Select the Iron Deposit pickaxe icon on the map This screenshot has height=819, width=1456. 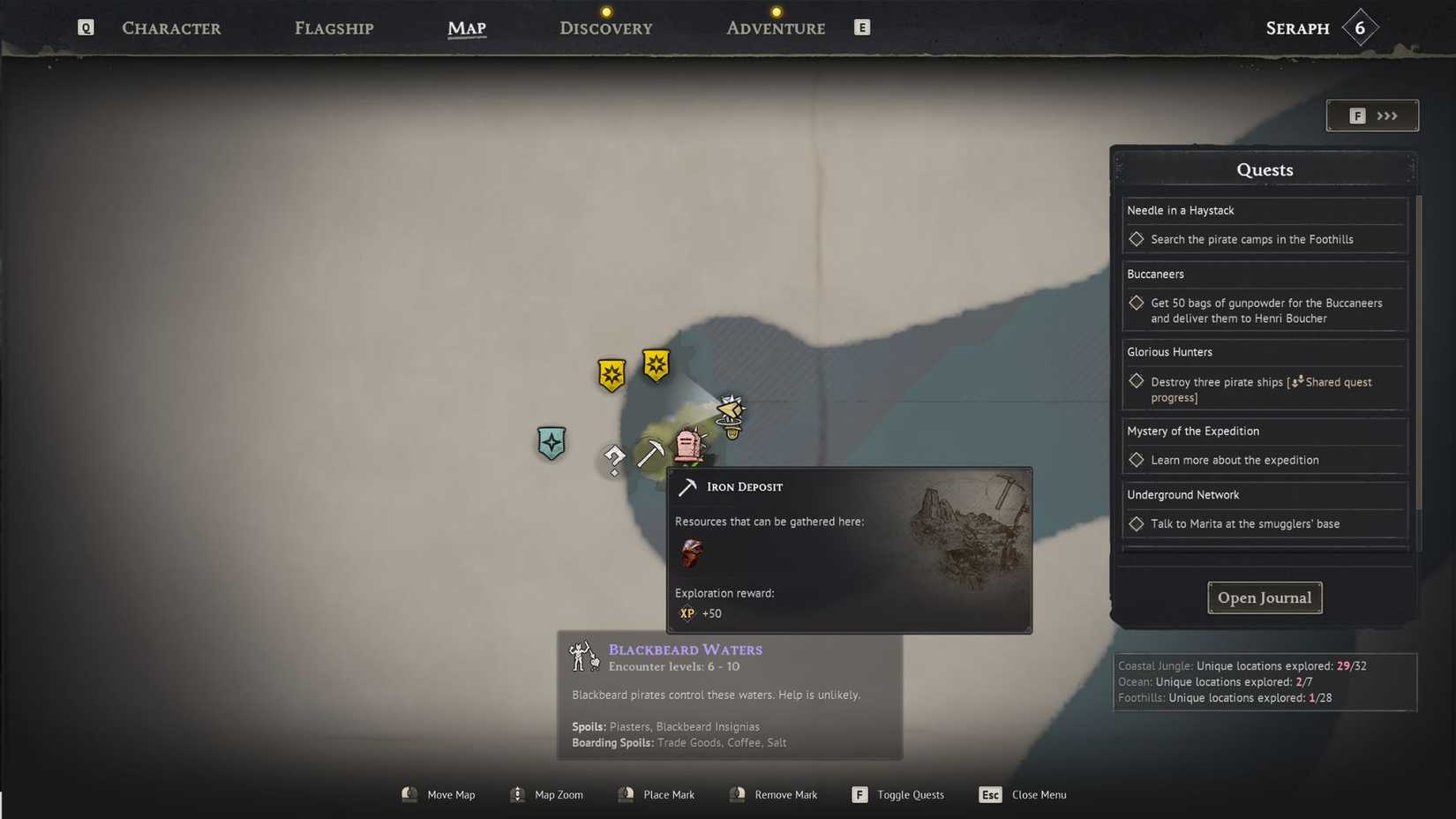pyautogui.click(x=651, y=453)
